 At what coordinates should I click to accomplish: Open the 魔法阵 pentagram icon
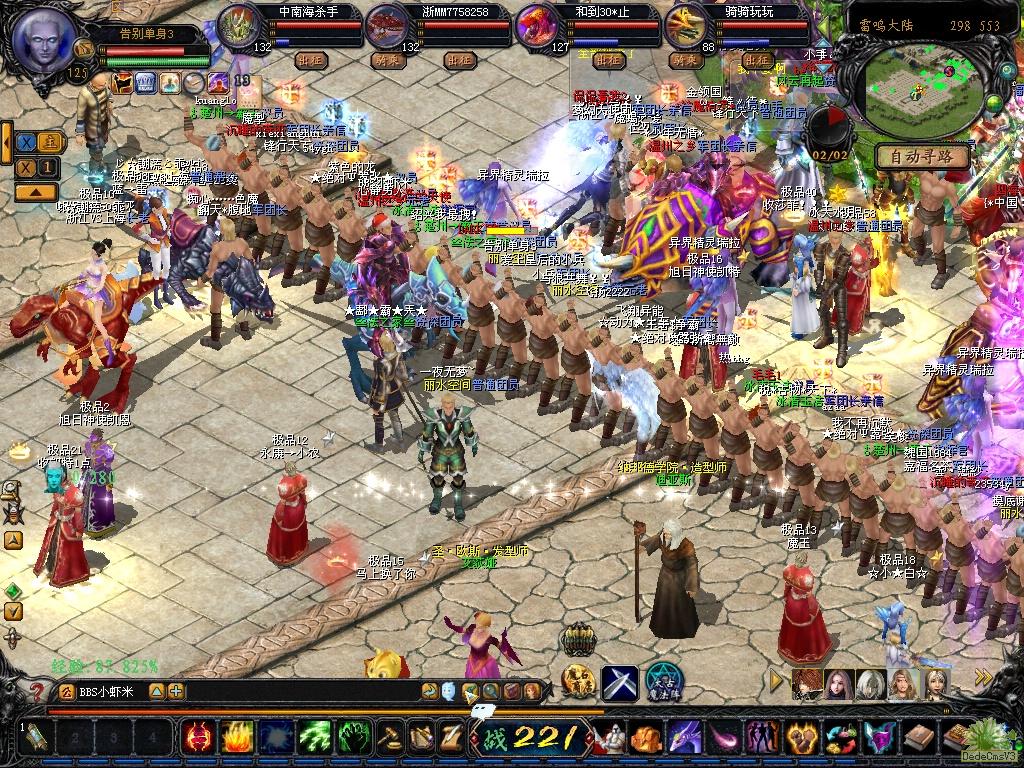pyautogui.click(x=663, y=682)
